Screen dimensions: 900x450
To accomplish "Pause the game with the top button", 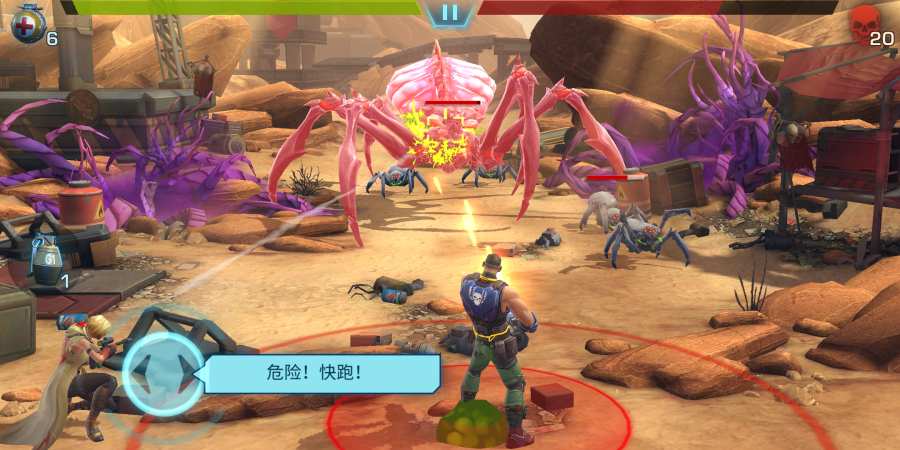I will tap(450, 13).
